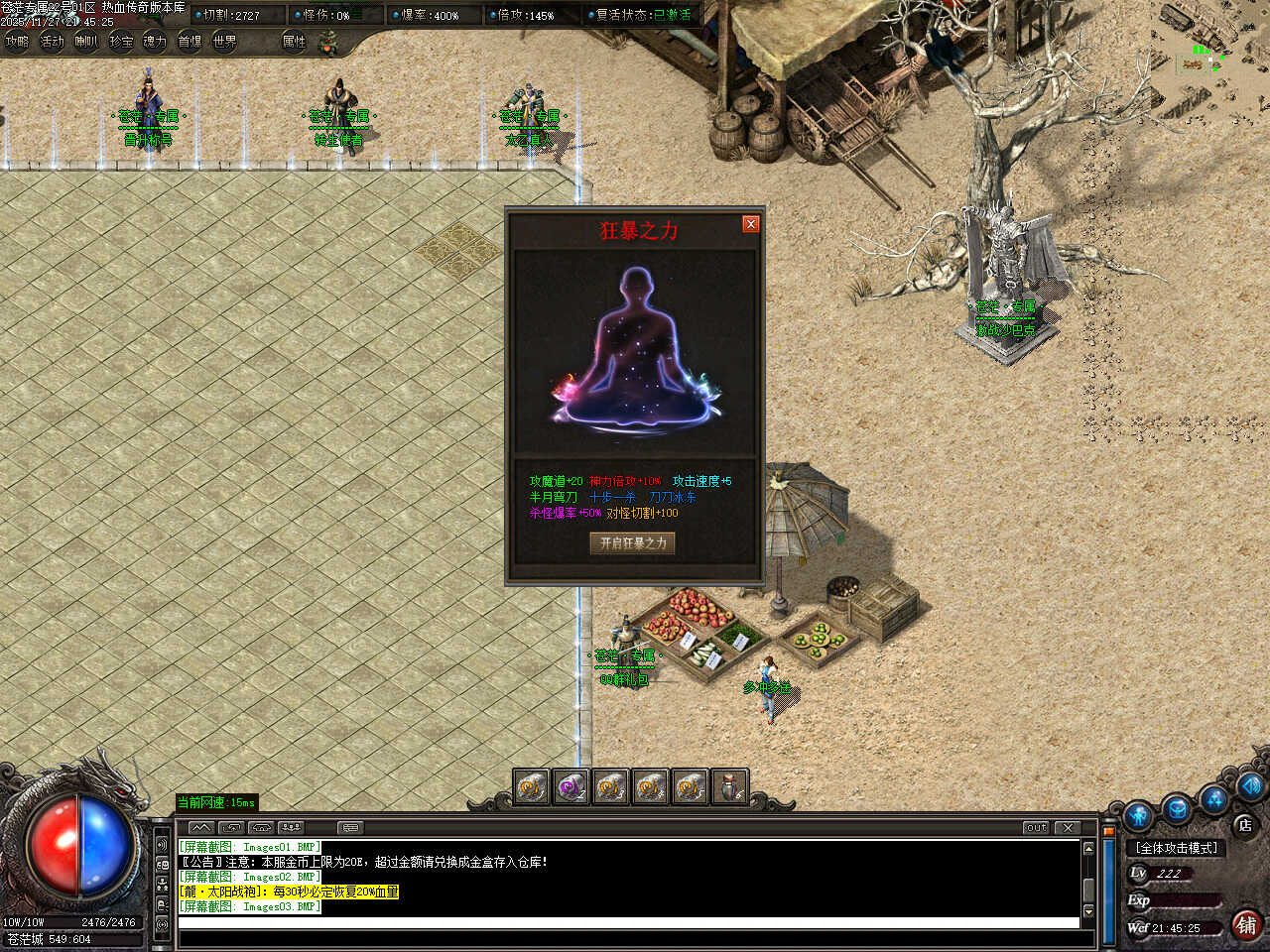Use the potion bottle in hotbar slot 6
This screenshot has width=1270, height=952.
[x=729, y=787]
